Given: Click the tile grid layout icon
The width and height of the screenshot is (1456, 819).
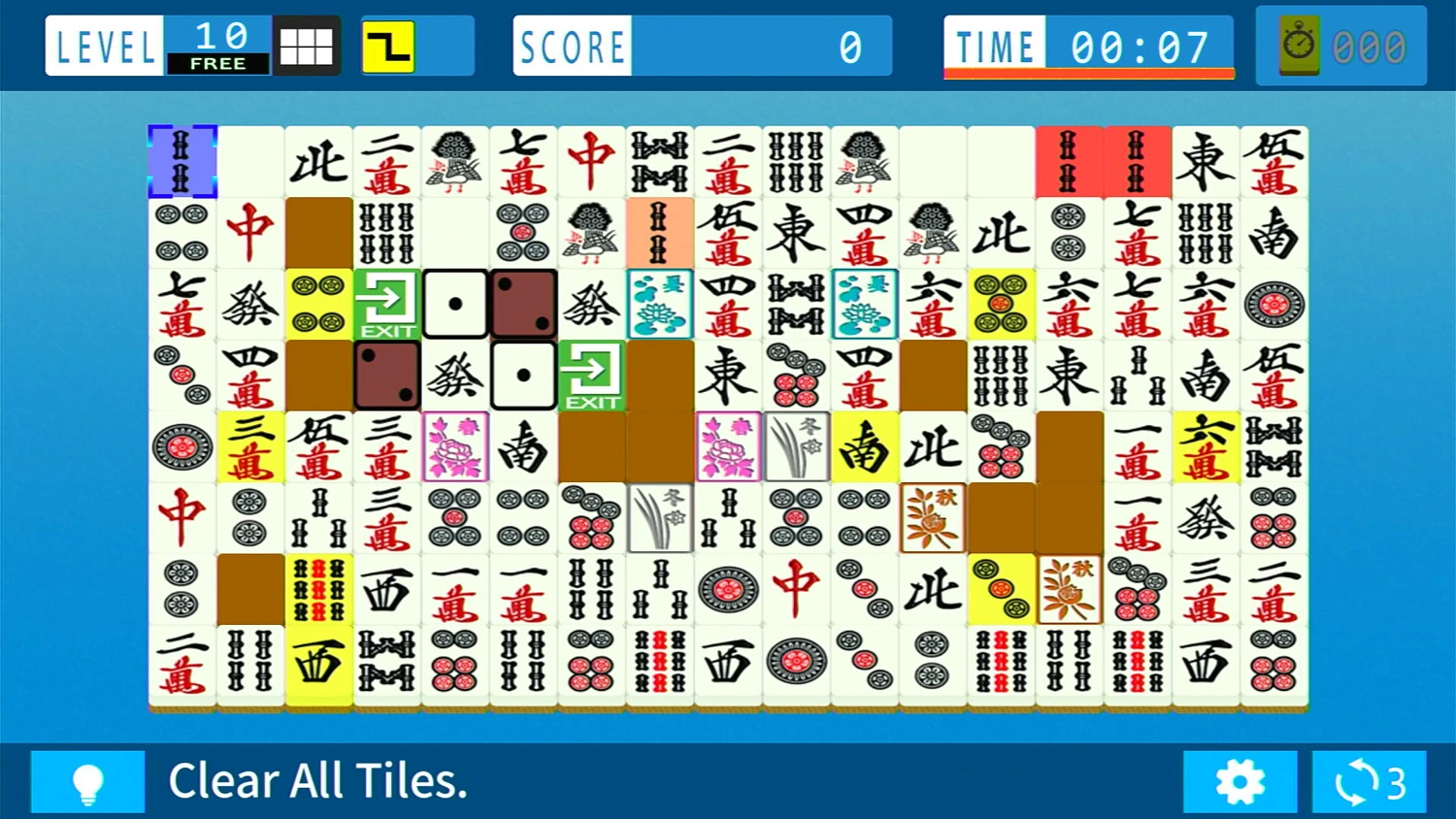Looking at the screenshot, I should click(x=308, y=45).
